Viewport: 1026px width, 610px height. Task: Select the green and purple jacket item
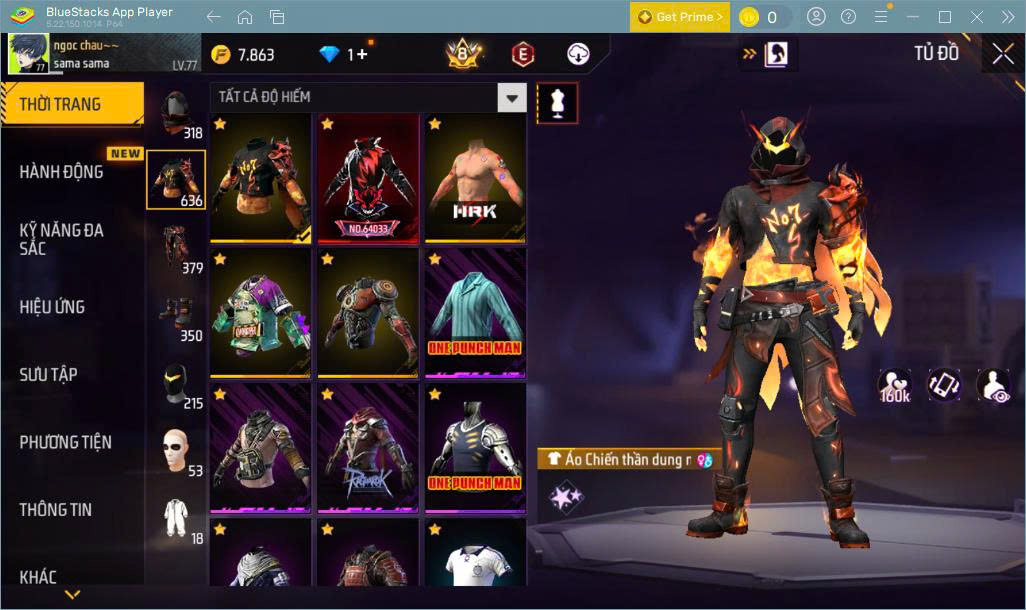click(x=260, y=313)
